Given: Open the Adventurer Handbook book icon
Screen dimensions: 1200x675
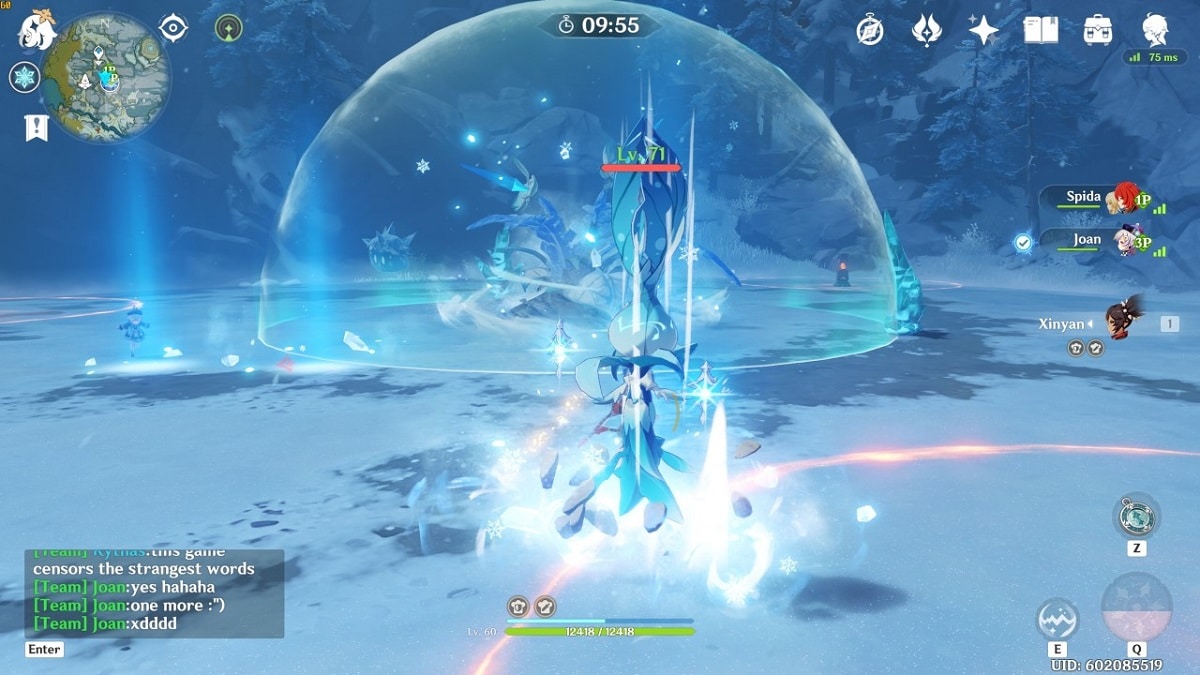Looking at the screenshot, I should (1040, 31).
